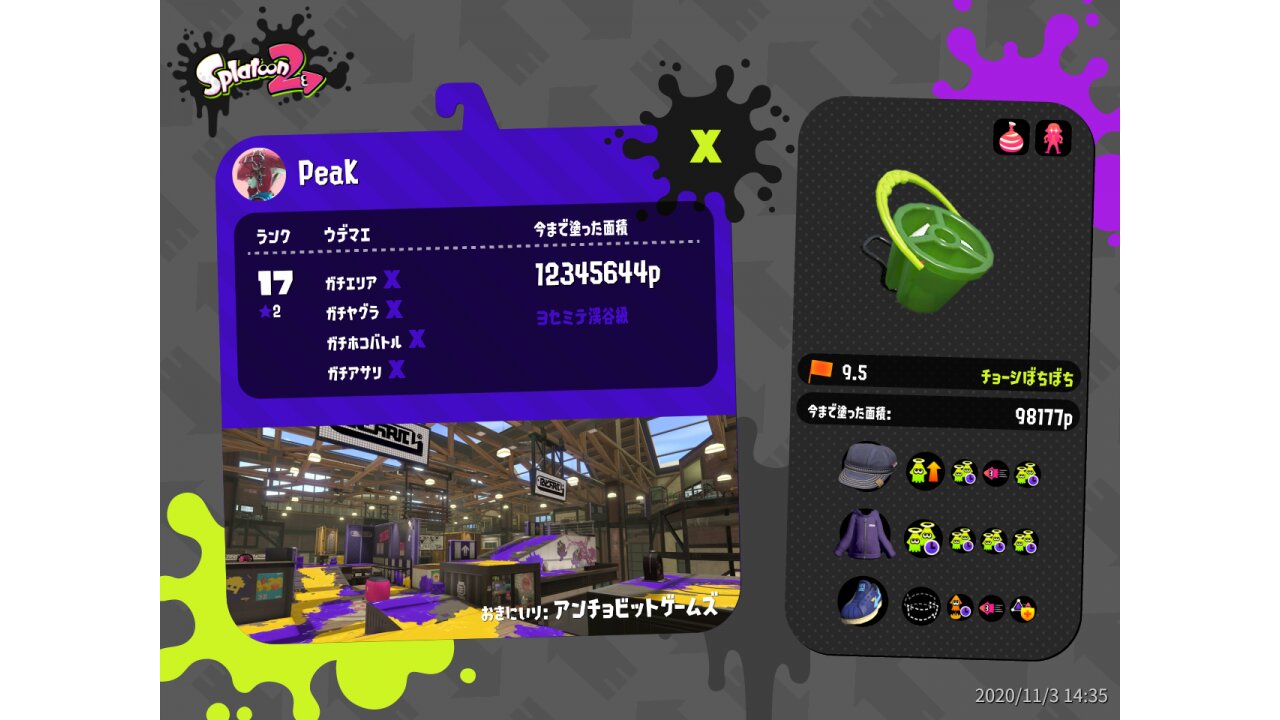Select the purple zip-up jacket gear
Image resolution: width=1280 pixels, height=720 pixels.
(863, 534)
